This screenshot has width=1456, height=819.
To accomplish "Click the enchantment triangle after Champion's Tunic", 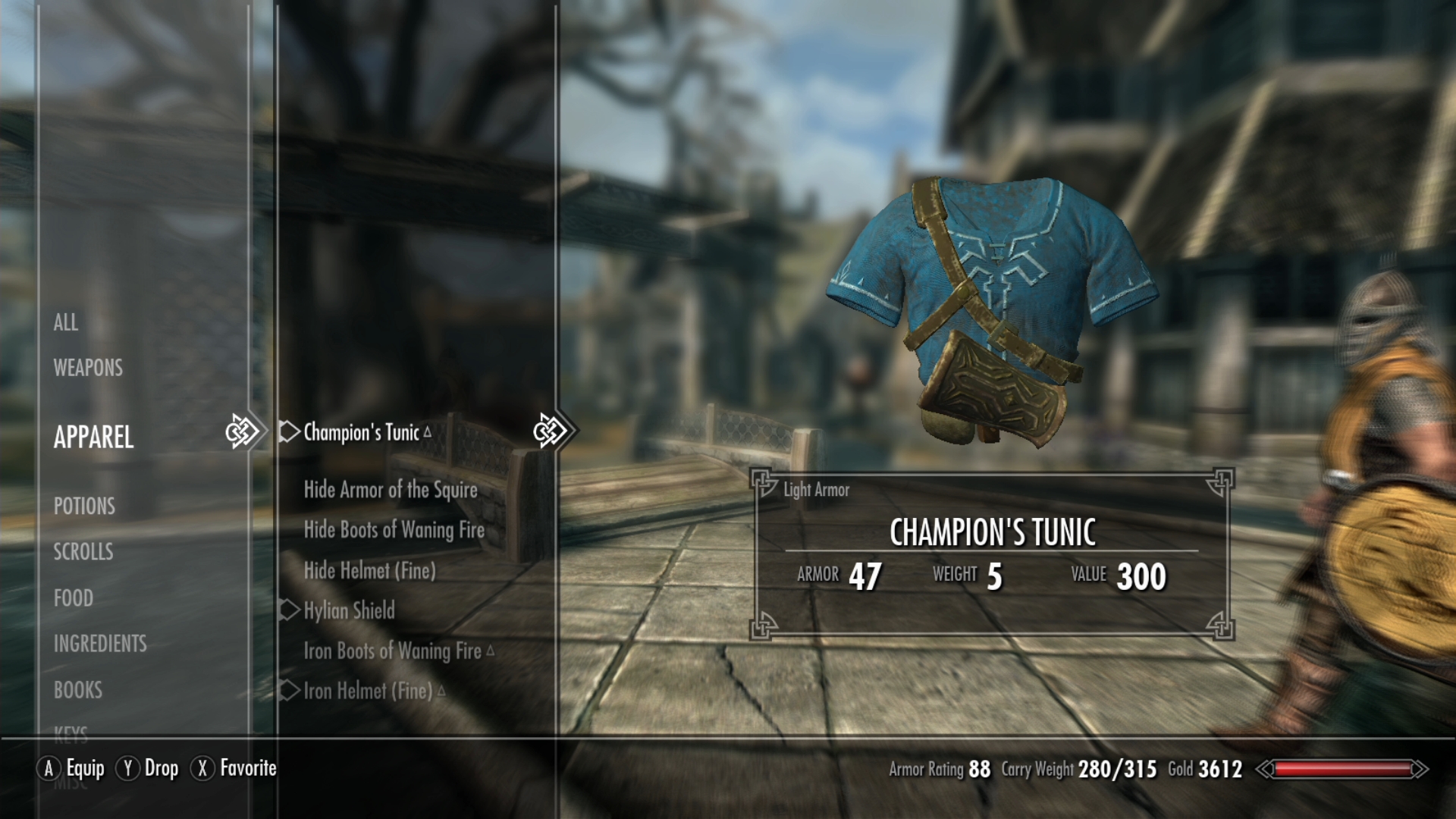I will (x=428, y=431).
